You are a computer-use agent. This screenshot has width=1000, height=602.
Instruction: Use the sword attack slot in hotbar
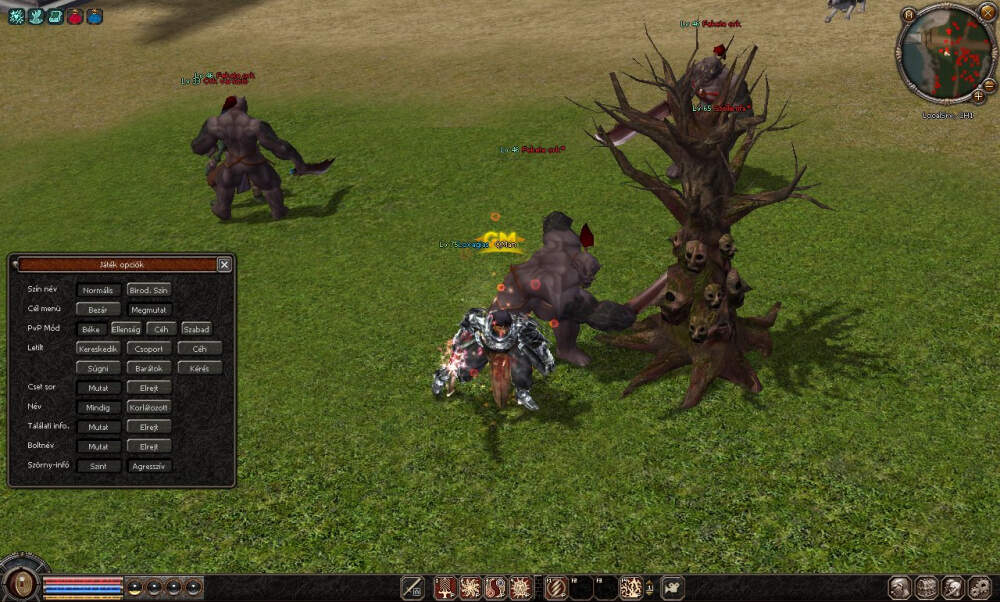coord(412,588)
